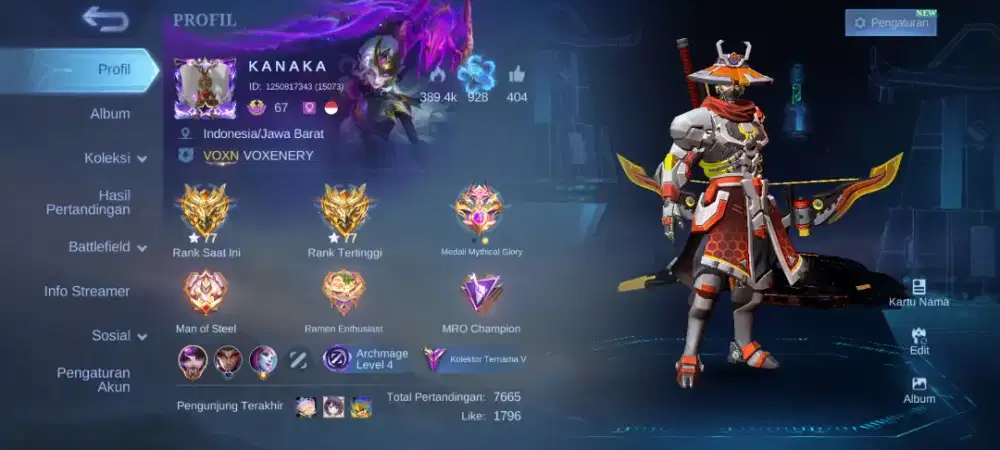Screen dimensions: 1000x450
Task: Open Pengaturan Akun tab
Action: tap(93, 380)
